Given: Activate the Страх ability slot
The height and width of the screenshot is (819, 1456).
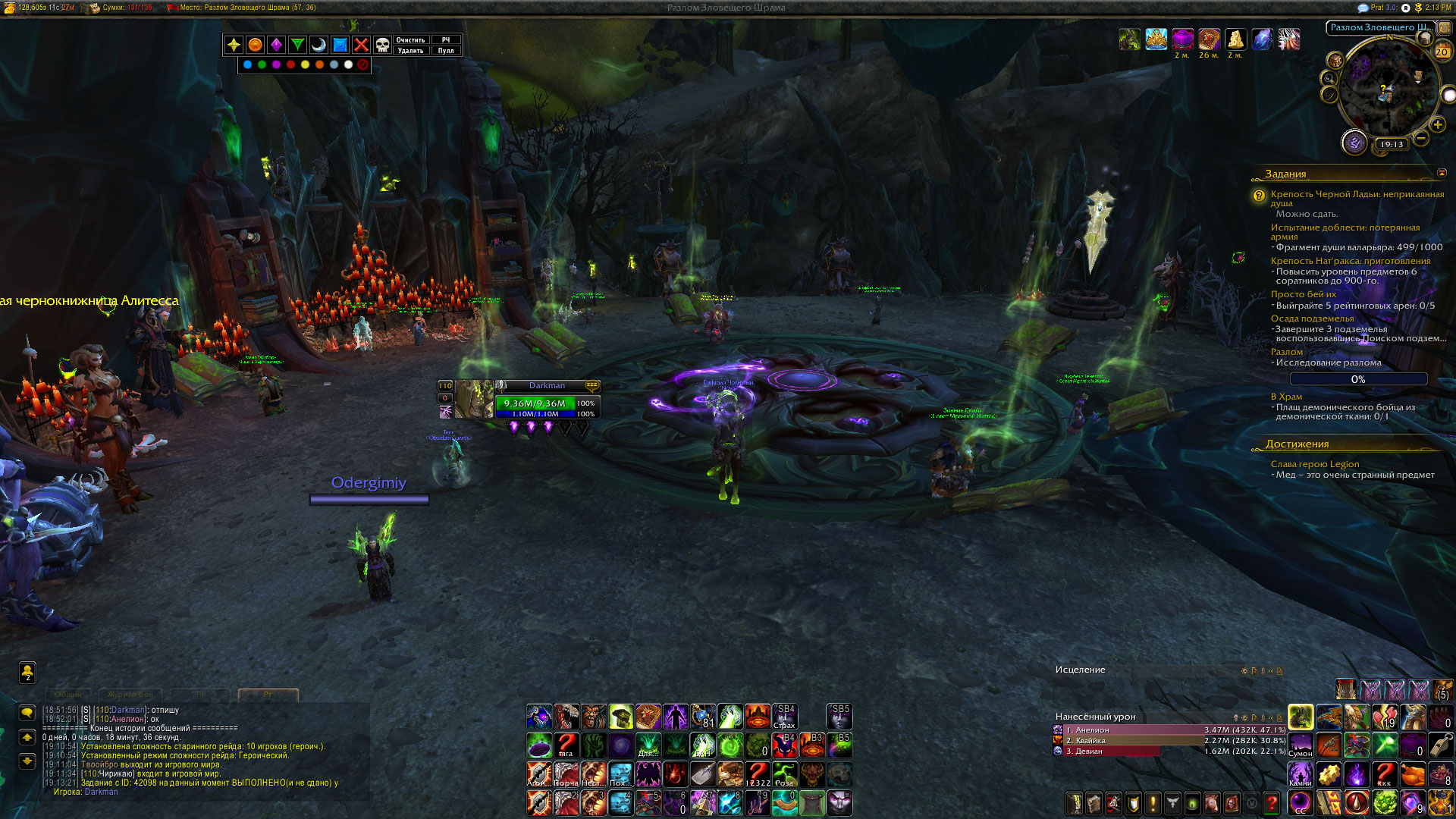Looking at the screenshot, I should [x=785, y=717].
